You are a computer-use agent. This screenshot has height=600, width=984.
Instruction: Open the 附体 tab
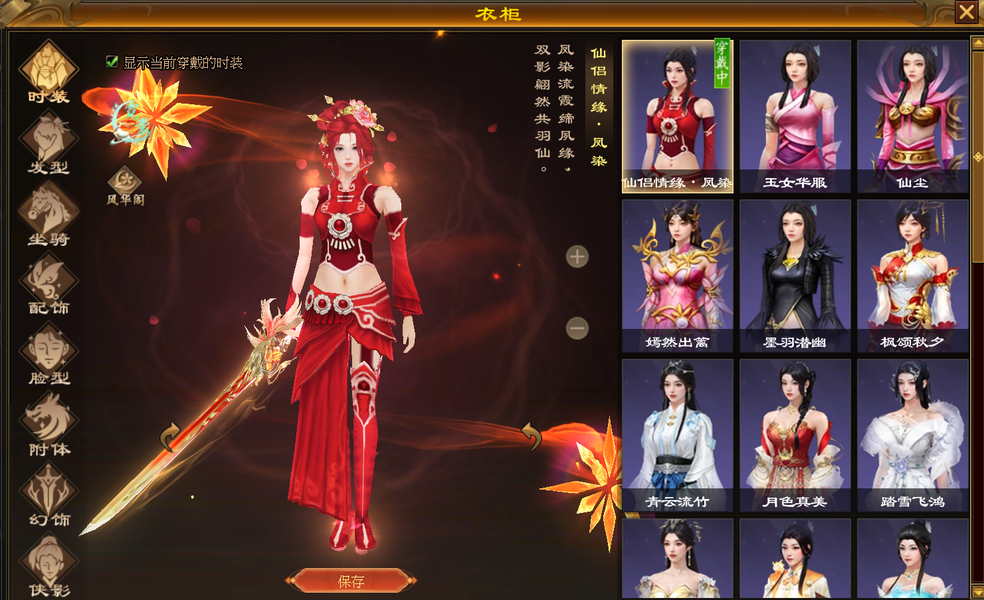[48, 423]
